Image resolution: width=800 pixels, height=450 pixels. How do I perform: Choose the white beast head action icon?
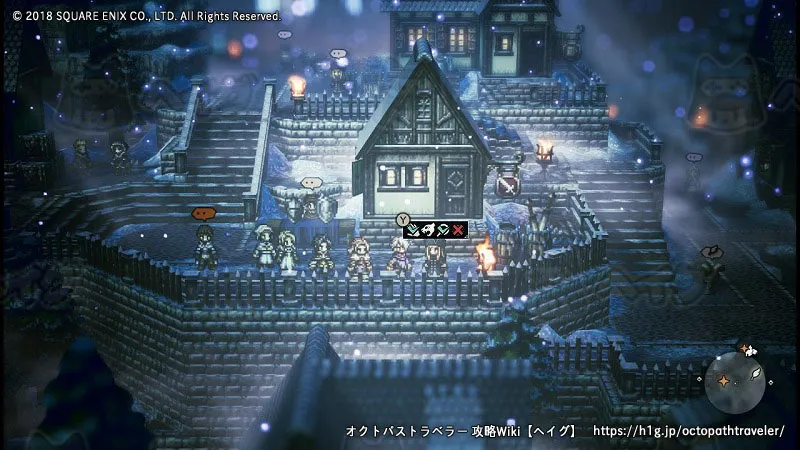click(x=427, y=231)
